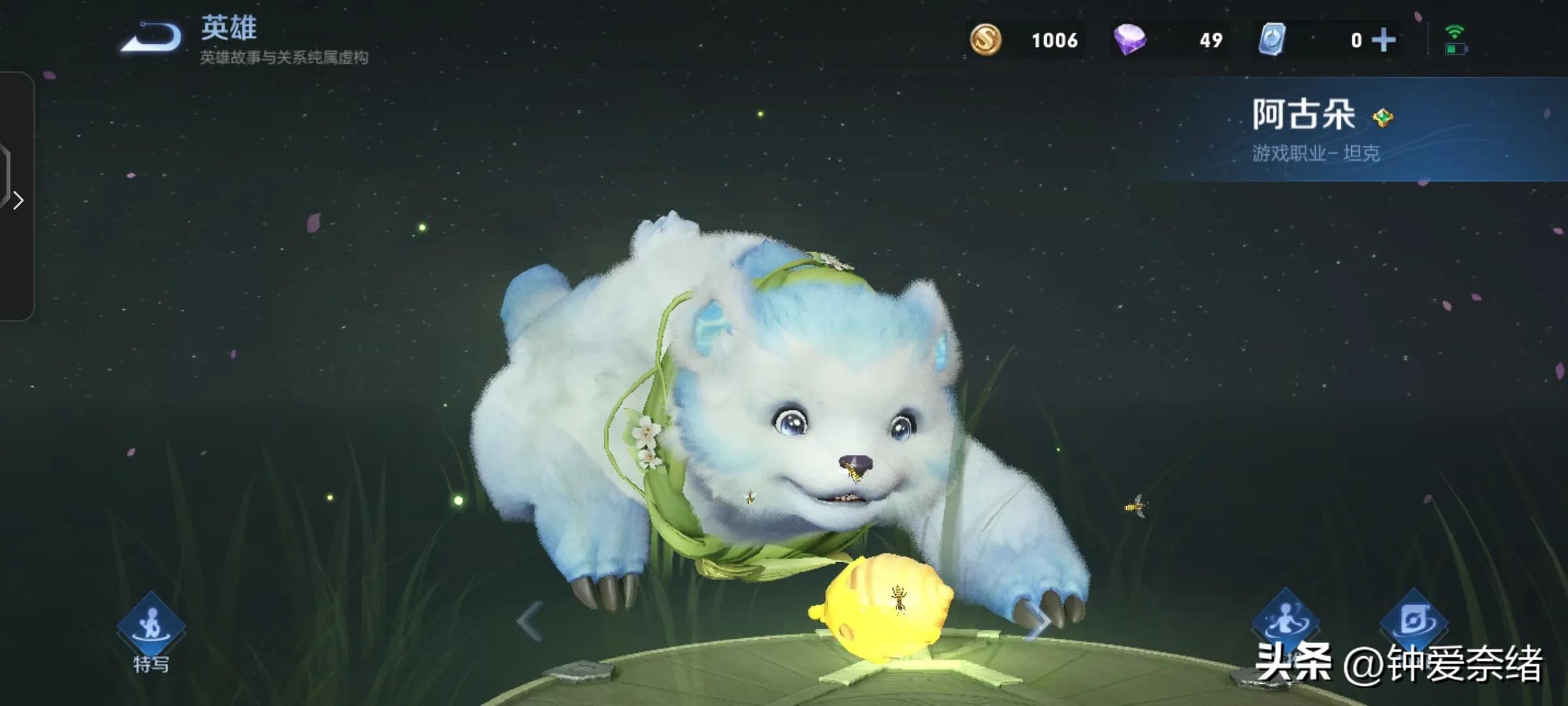Open the scroll card diamond icon
Screen dimensions: 1568x706
pos(1413,621)
